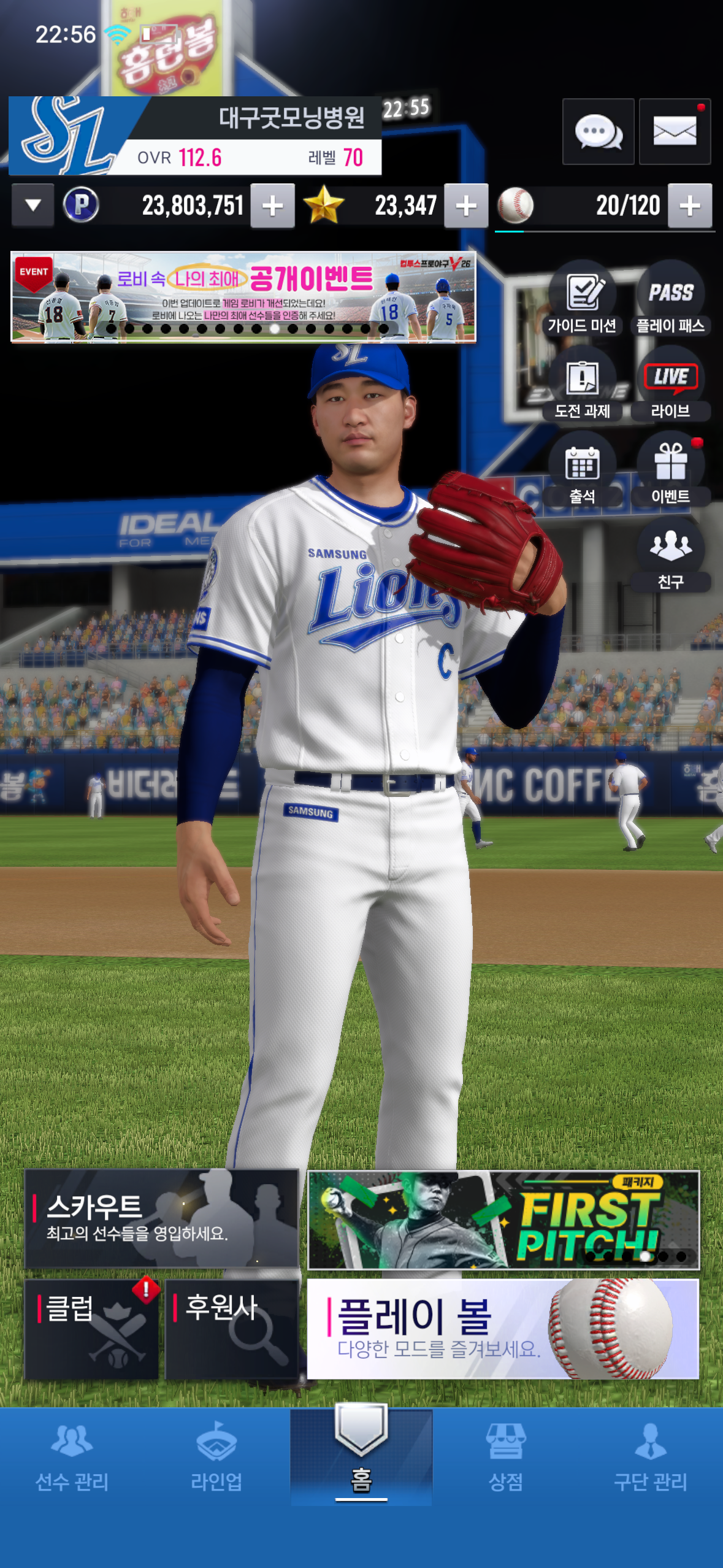This screenshot has width=723, height=1568.
Task: Refill baseballs with the plus button
Action: click(x=690, y=206)
